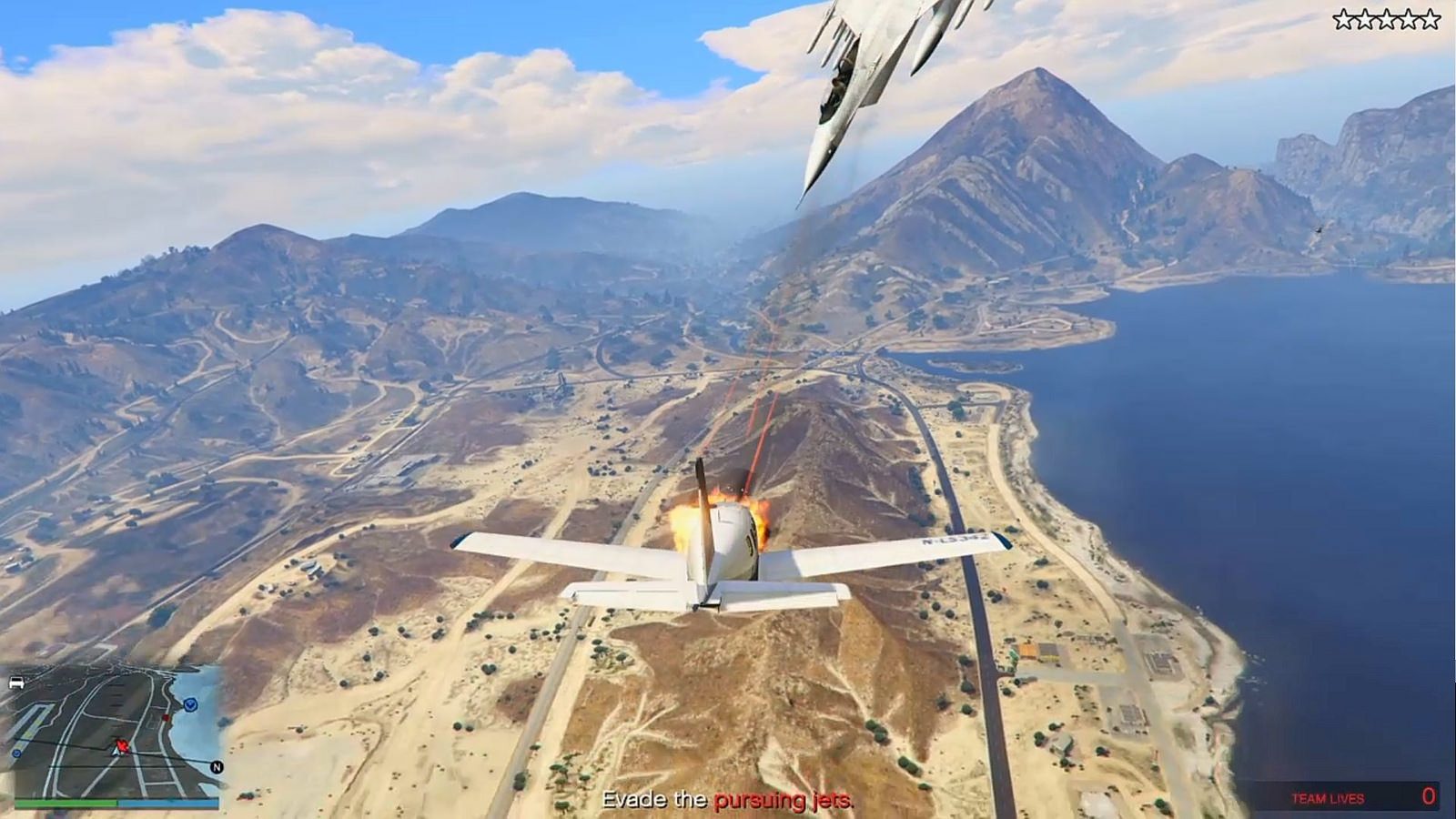Click the red jet marker on minimap
The height and width of the screenshot is (819, 1456).
122,745
